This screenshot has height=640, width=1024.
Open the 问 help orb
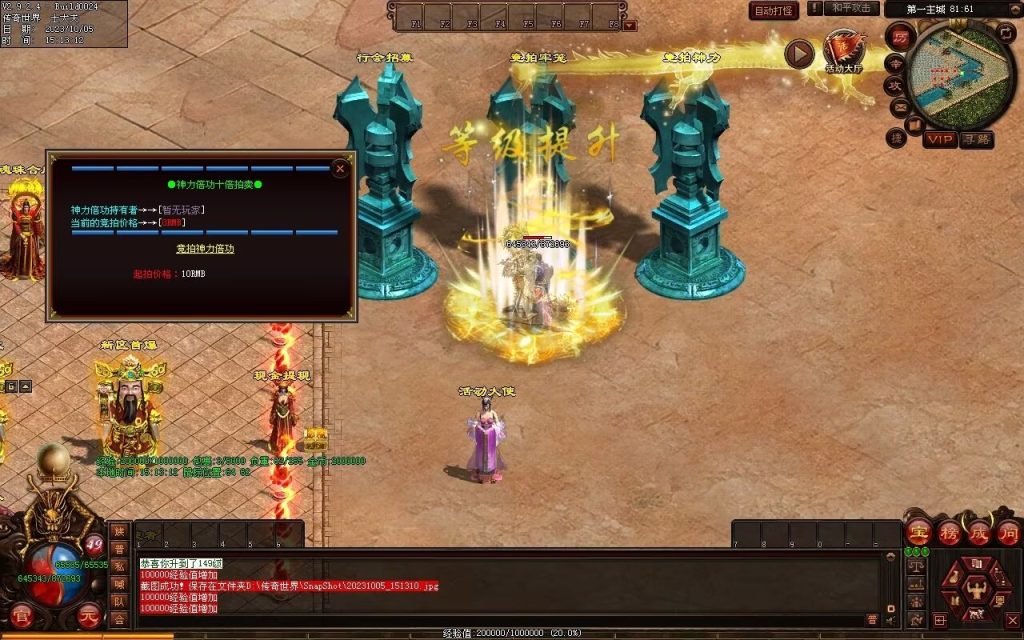[1009, 533]
